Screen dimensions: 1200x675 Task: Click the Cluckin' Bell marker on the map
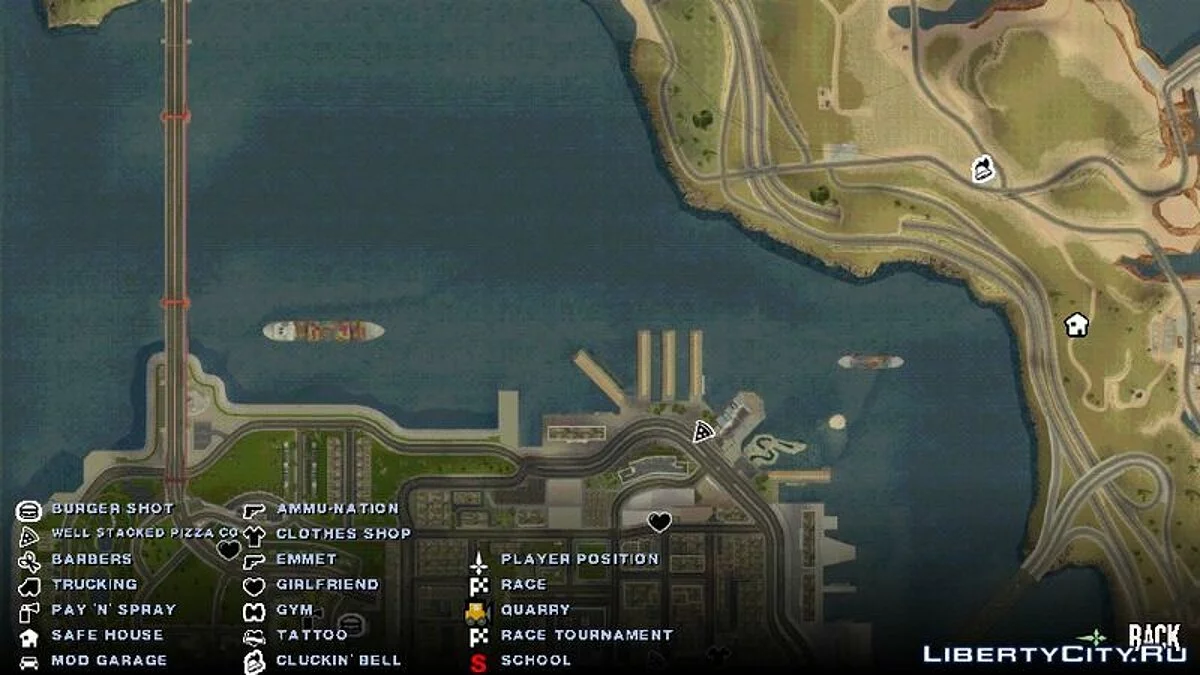tap(983, 169)
